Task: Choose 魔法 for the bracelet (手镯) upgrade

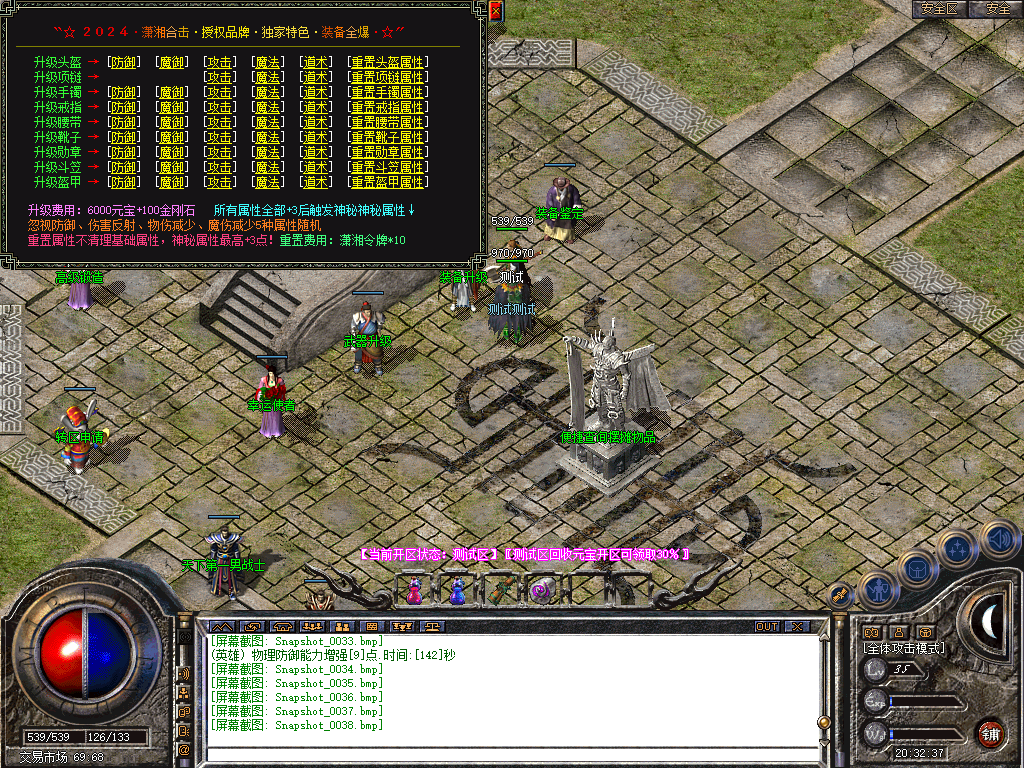Action: click(x=268, y=92)
